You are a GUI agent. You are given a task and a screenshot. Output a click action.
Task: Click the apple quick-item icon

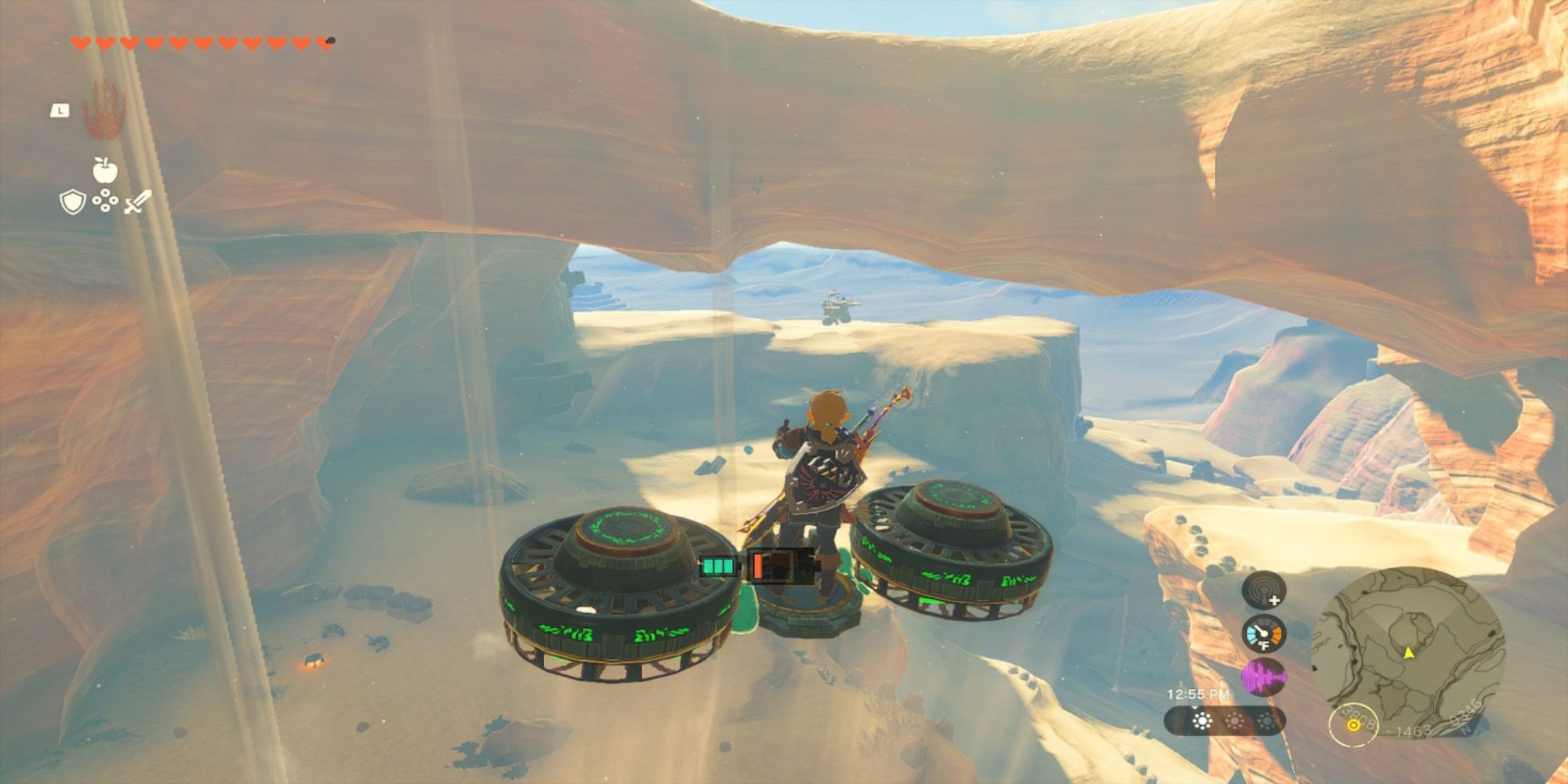104,169
